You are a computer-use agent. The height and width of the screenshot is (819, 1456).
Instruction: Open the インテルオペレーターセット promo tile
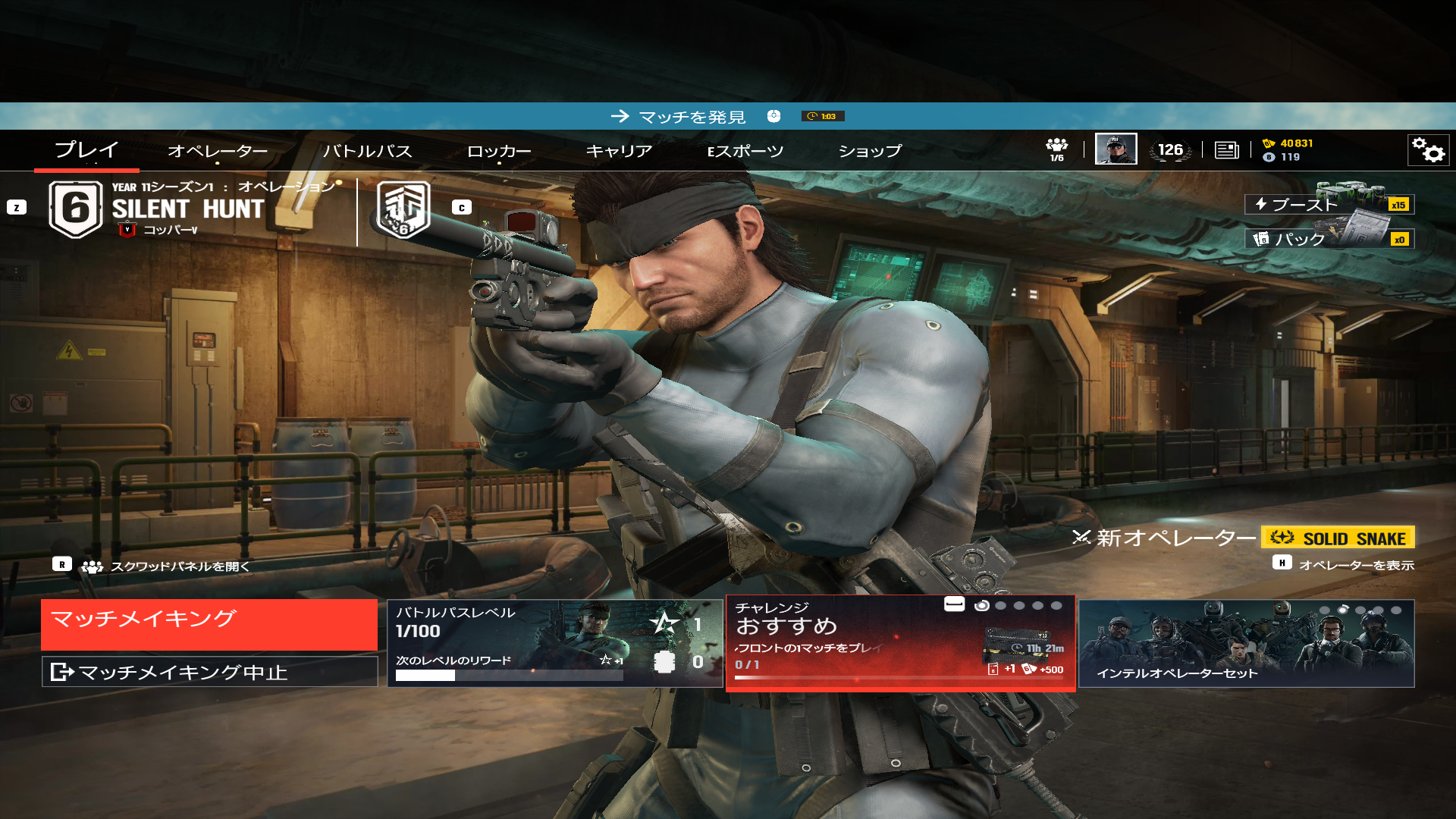click(1246, 643)
